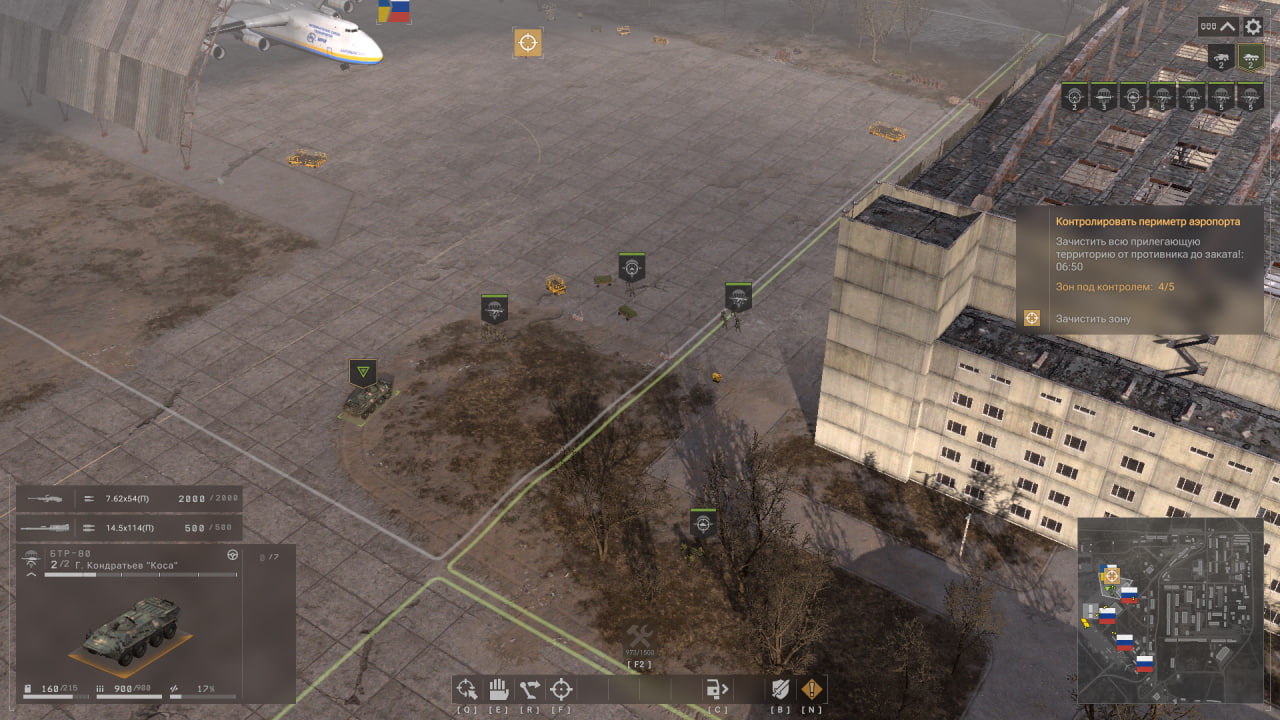Click the orange exclamation diamond command

811,689
